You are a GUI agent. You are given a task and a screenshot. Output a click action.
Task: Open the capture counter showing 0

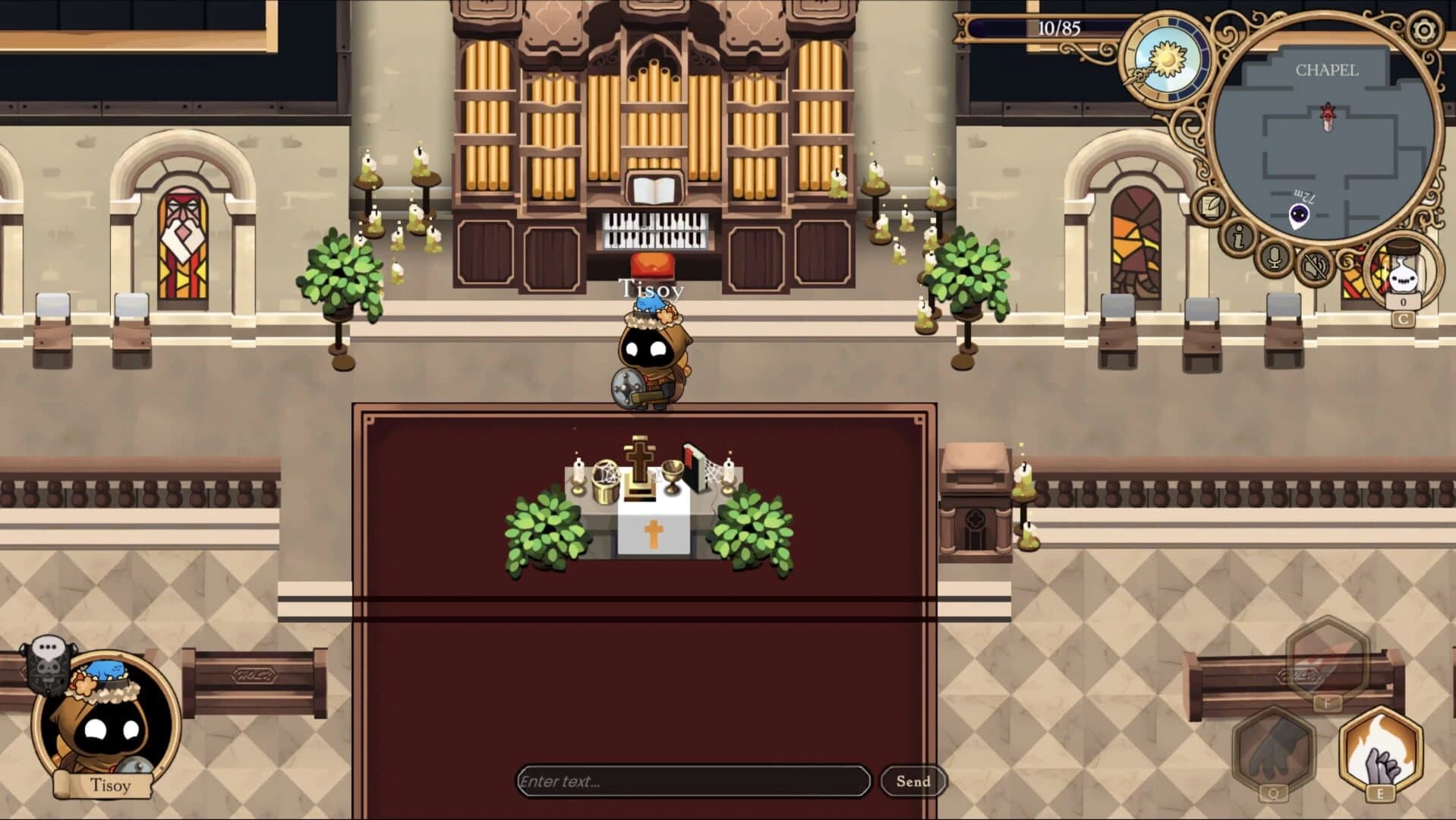click(x=1404, y=301)
